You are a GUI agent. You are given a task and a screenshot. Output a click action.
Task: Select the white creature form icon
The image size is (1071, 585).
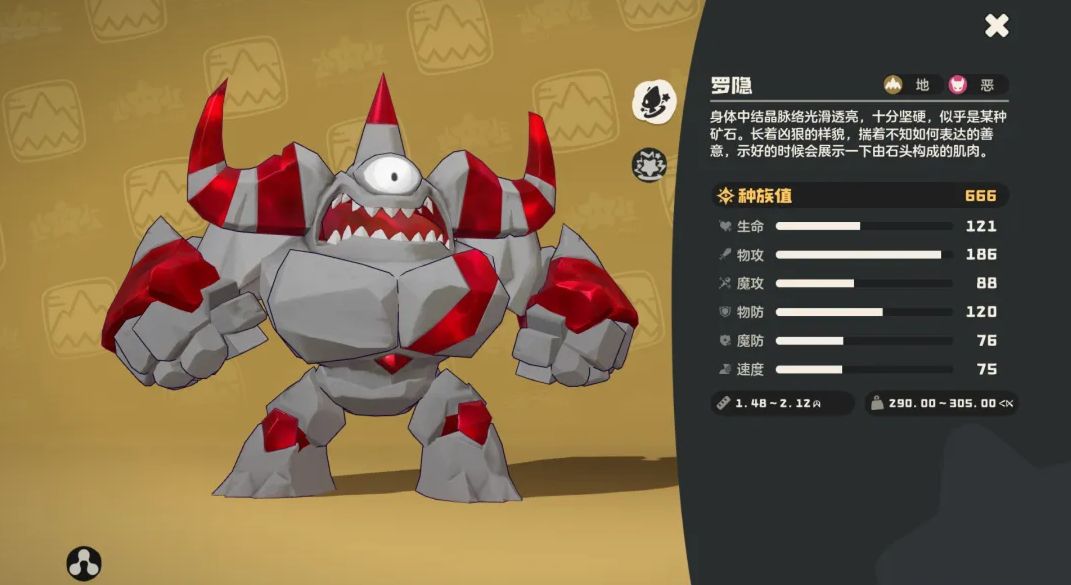(652, 99)
